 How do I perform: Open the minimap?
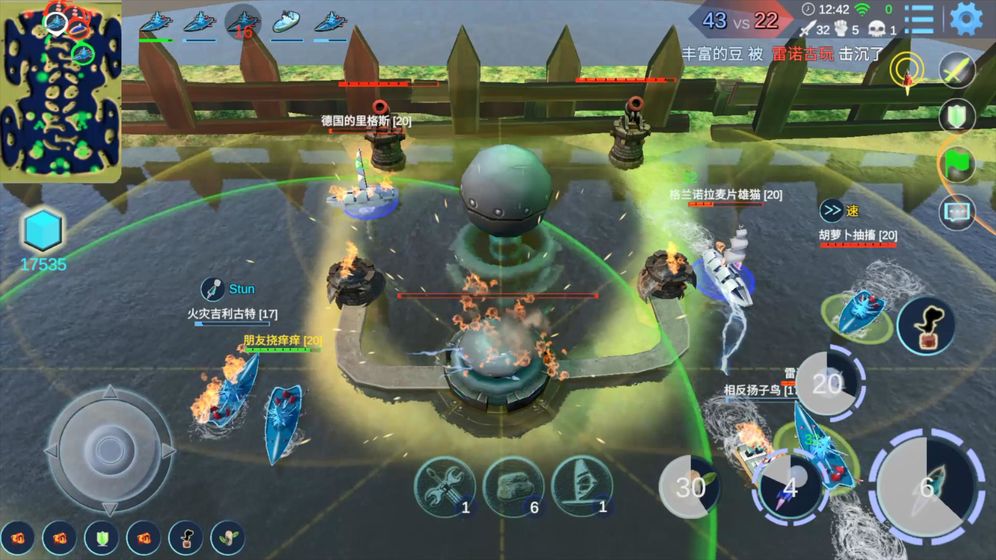(x=61, y=90)
